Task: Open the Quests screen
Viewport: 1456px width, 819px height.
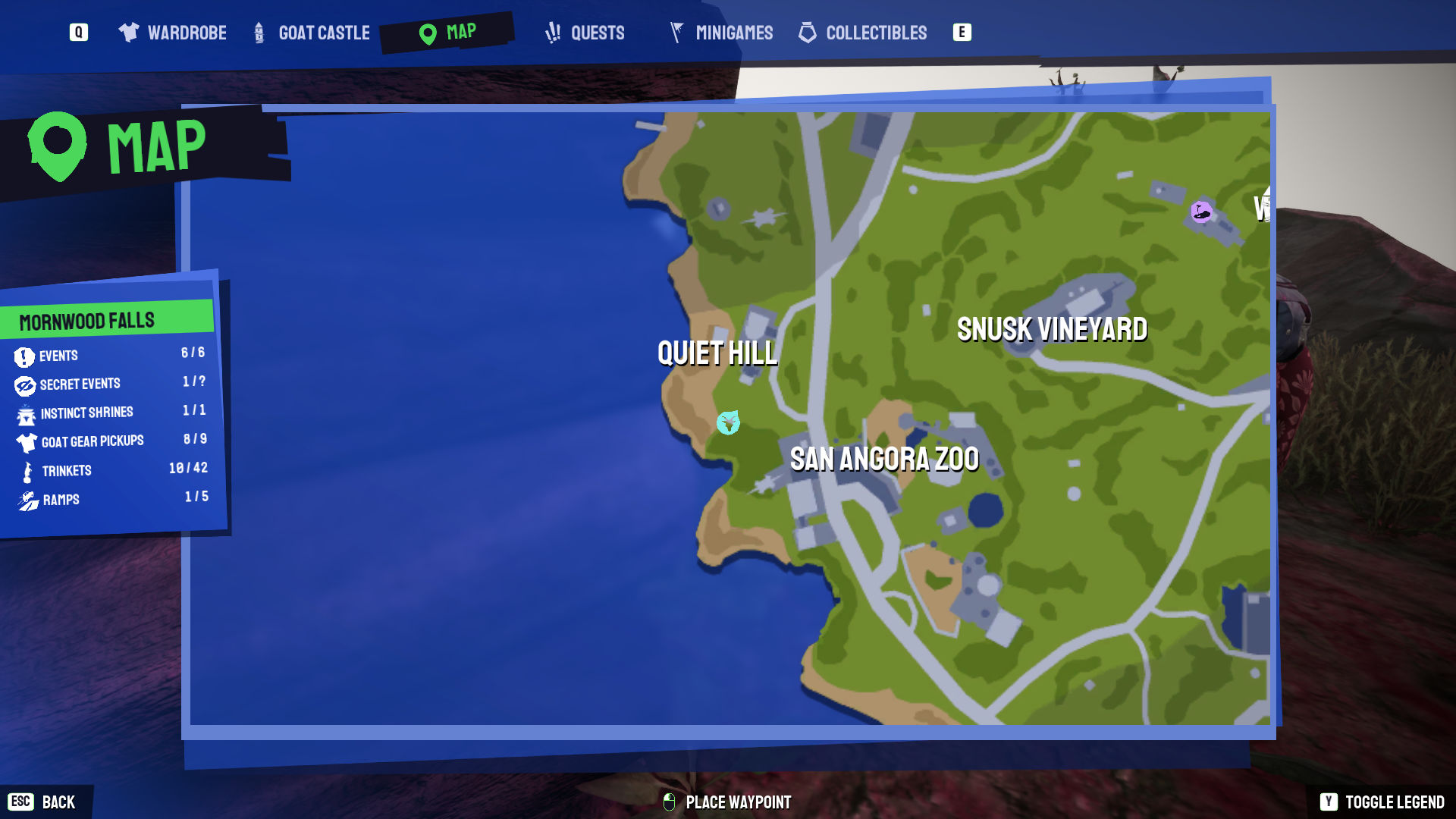Action: 585,33
